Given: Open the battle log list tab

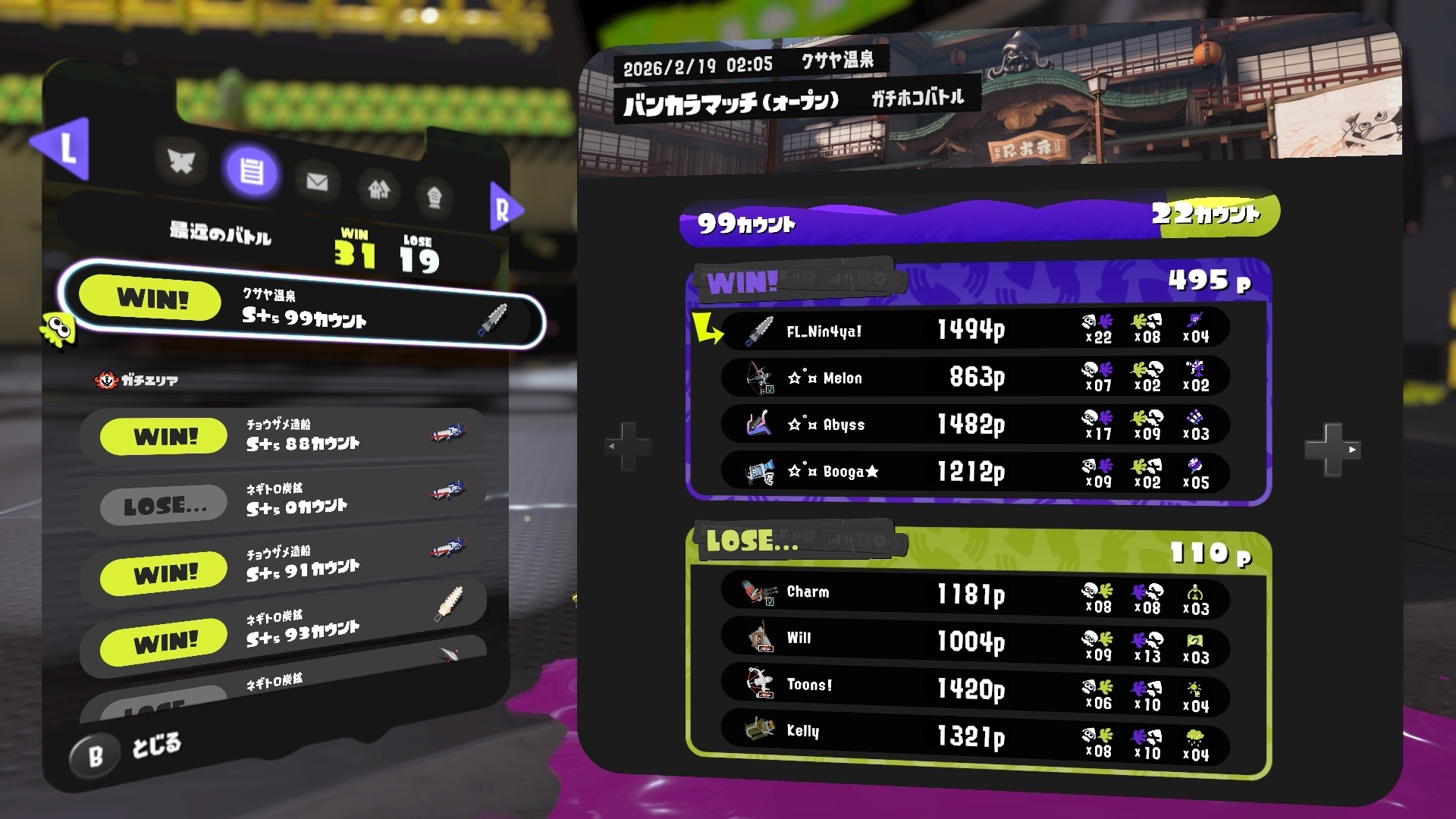Looking at the screenshot, I should tap(251, 170).
